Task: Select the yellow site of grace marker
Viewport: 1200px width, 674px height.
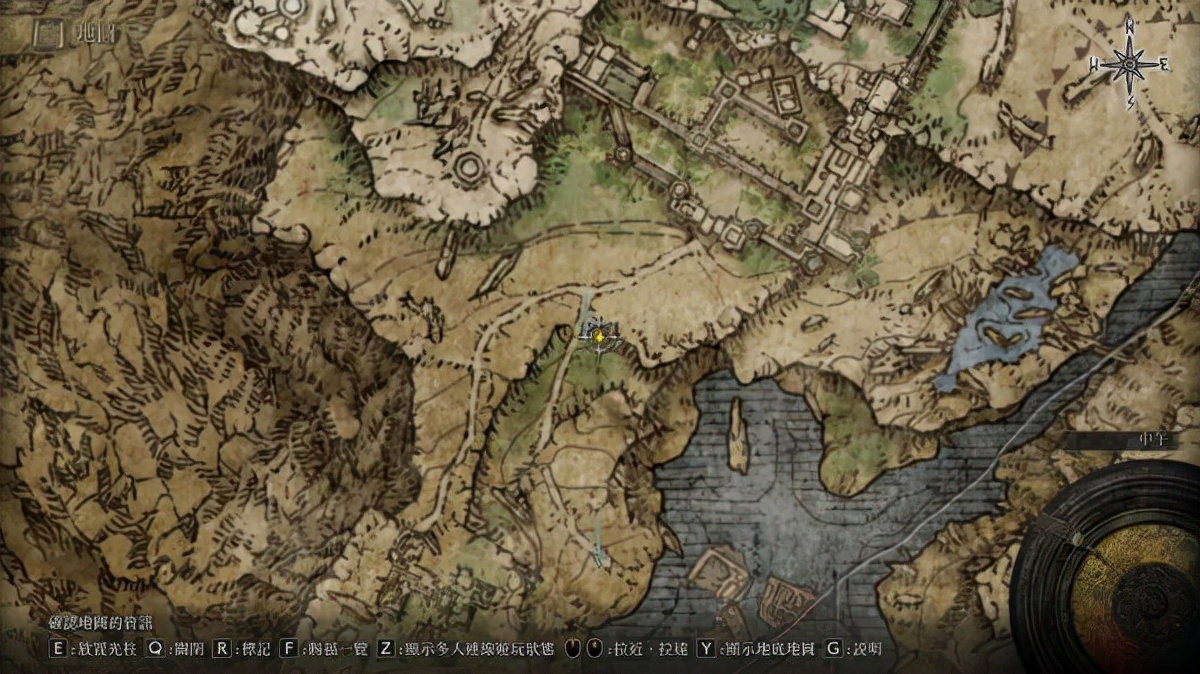Action: (x=598, y=338)
